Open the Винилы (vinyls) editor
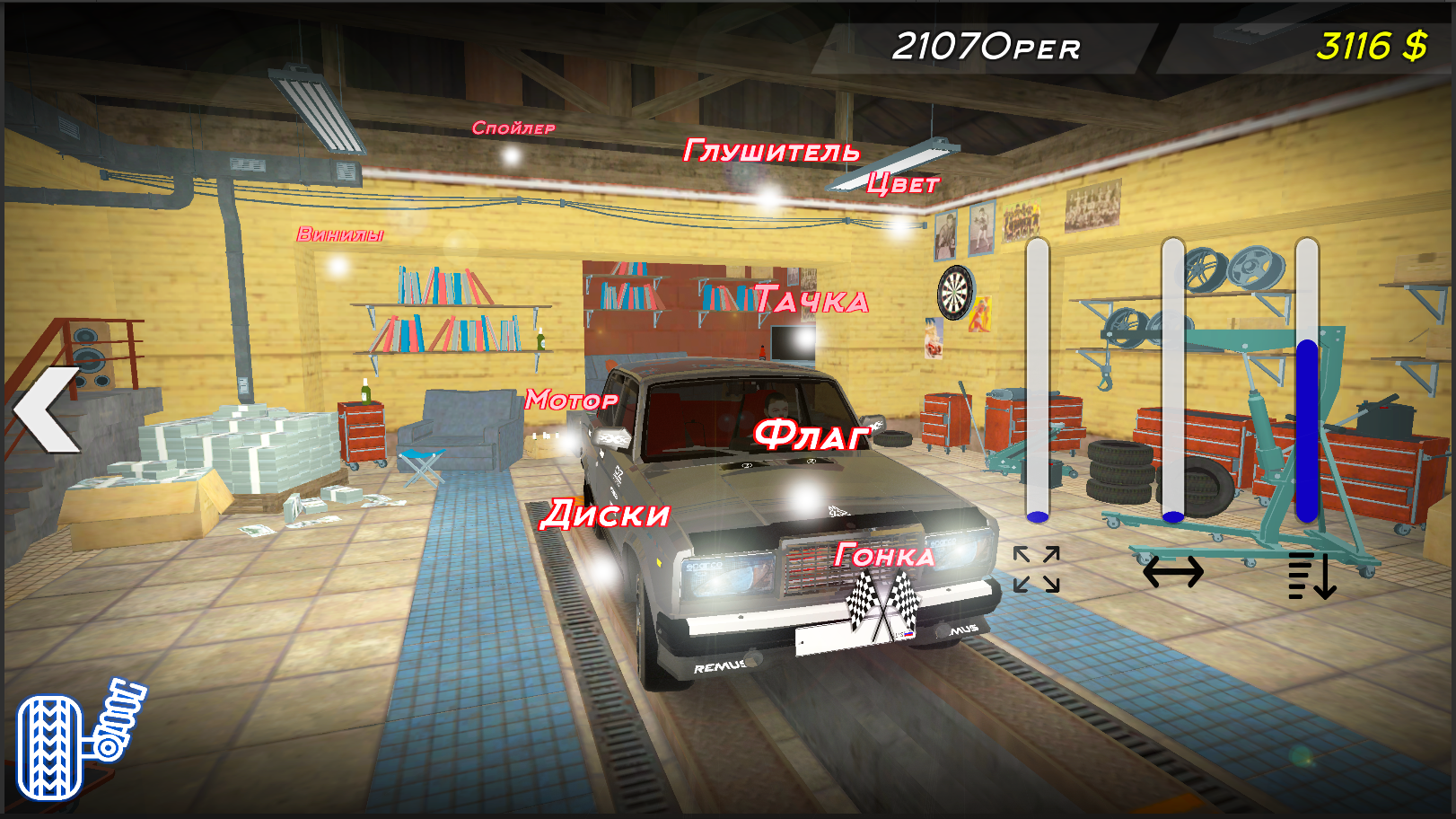 (339, 235)
